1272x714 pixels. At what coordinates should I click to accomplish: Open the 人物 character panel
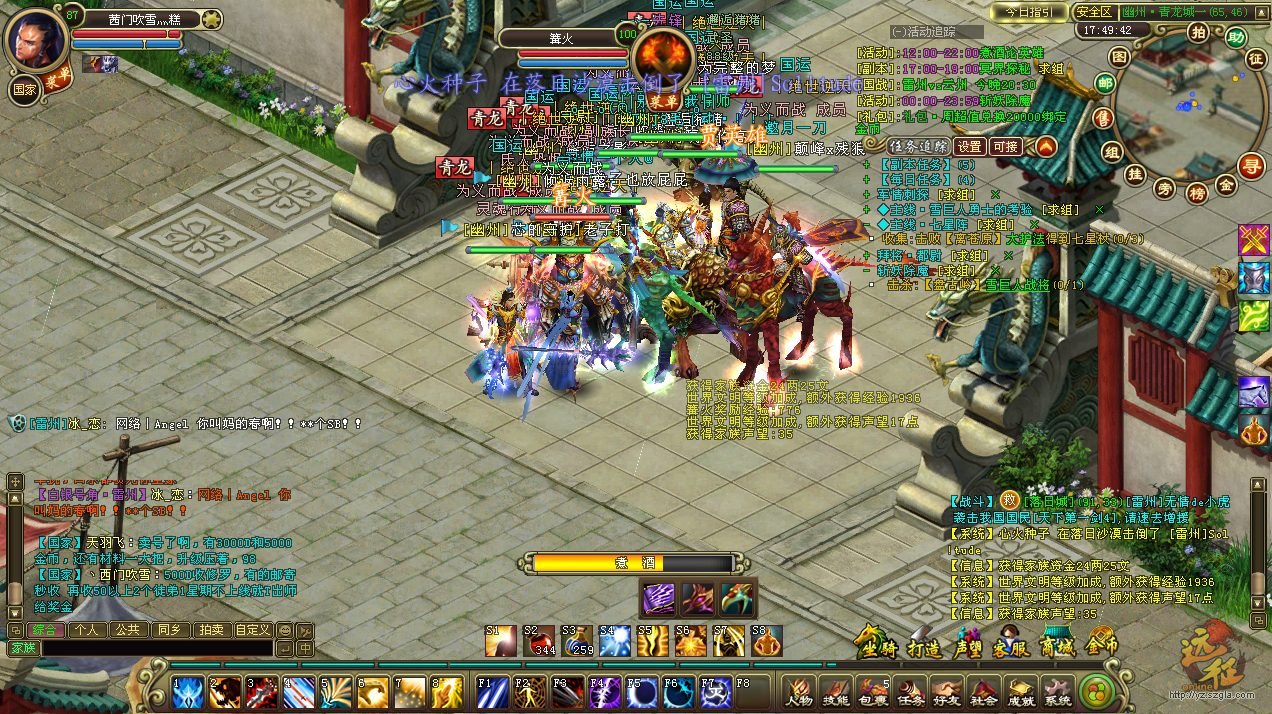coord(798,690)
